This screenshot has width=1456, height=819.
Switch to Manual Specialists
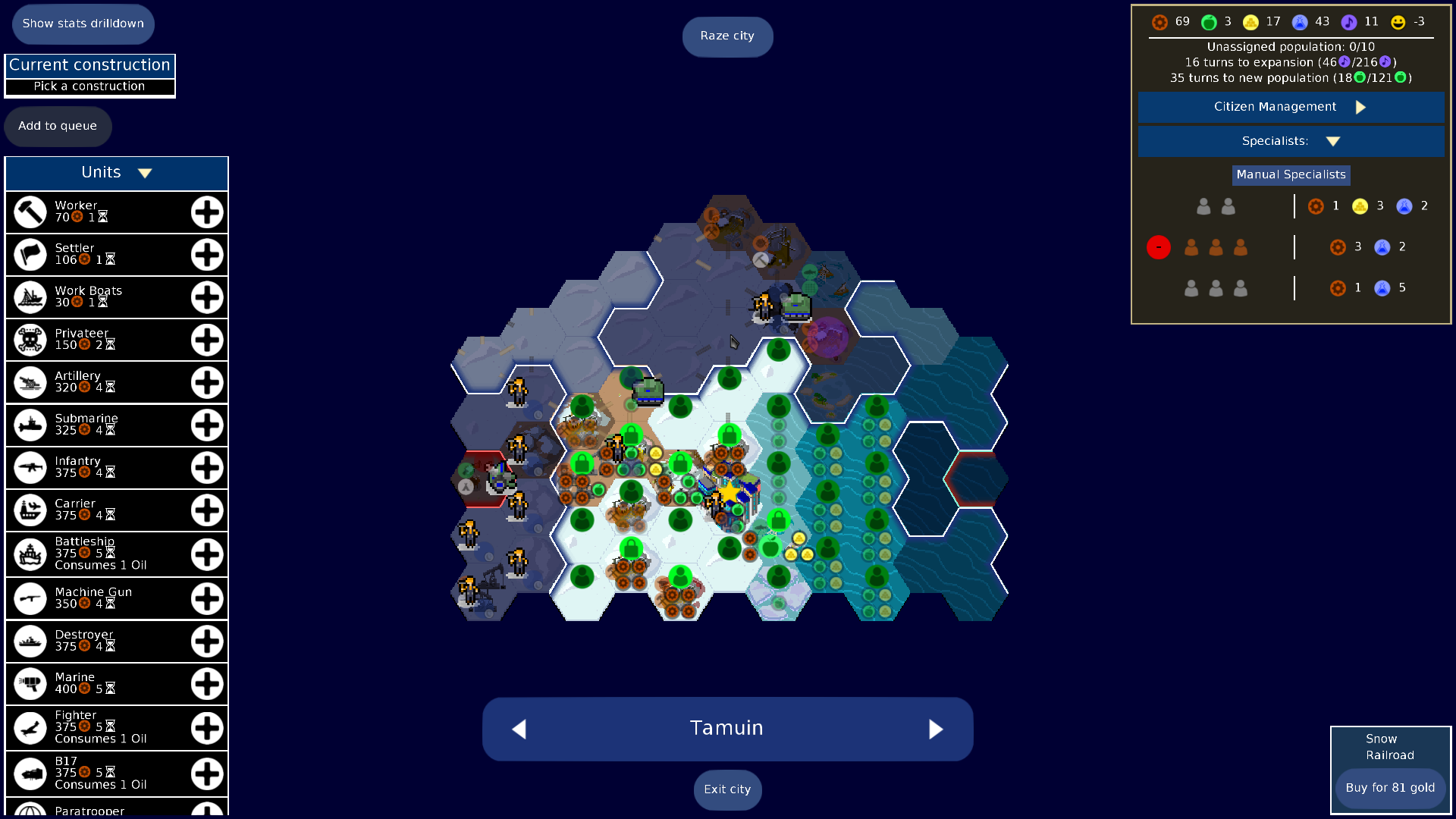(1291, 174)
